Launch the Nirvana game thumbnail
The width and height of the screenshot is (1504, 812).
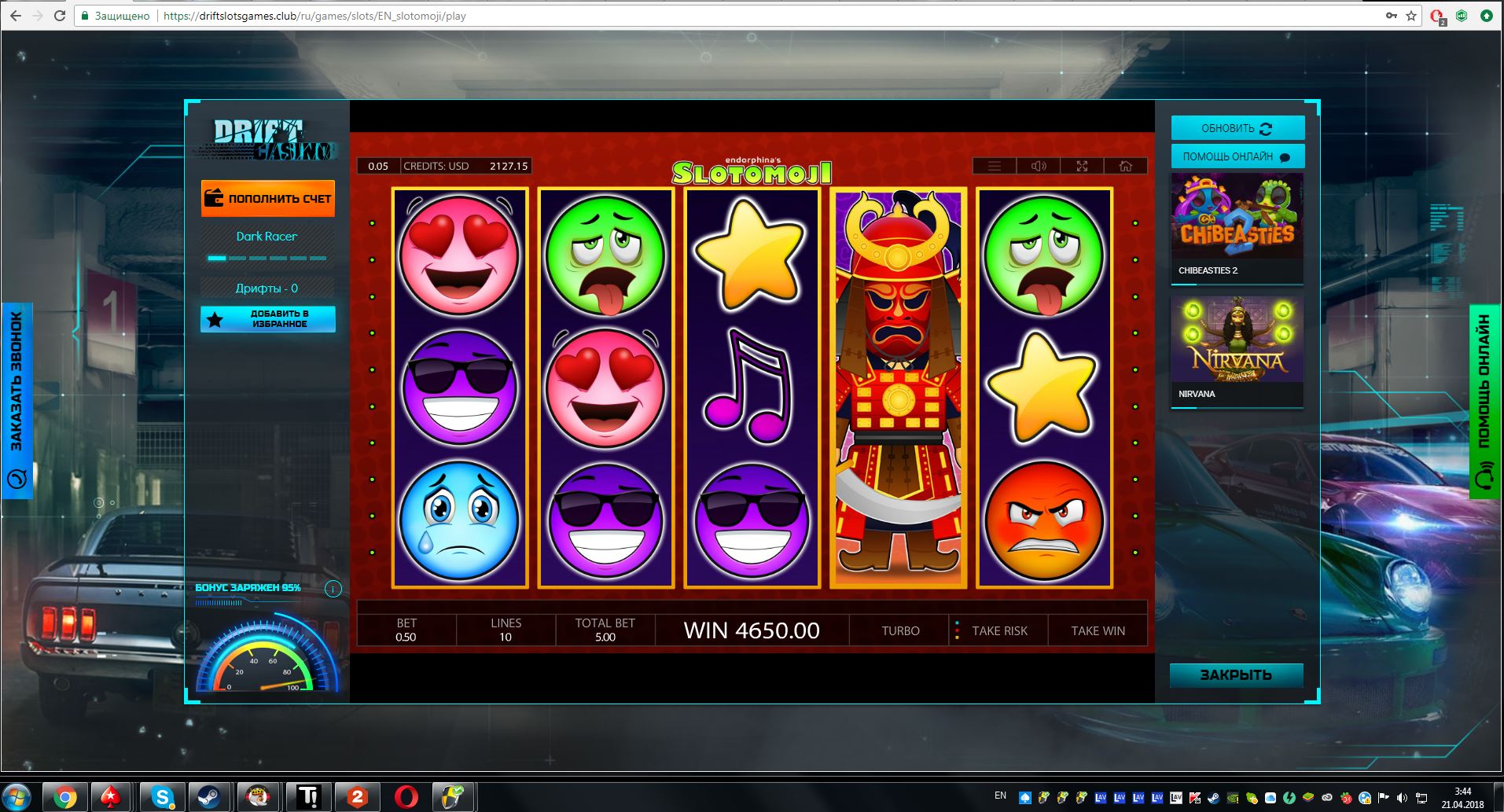[1237, 350]
